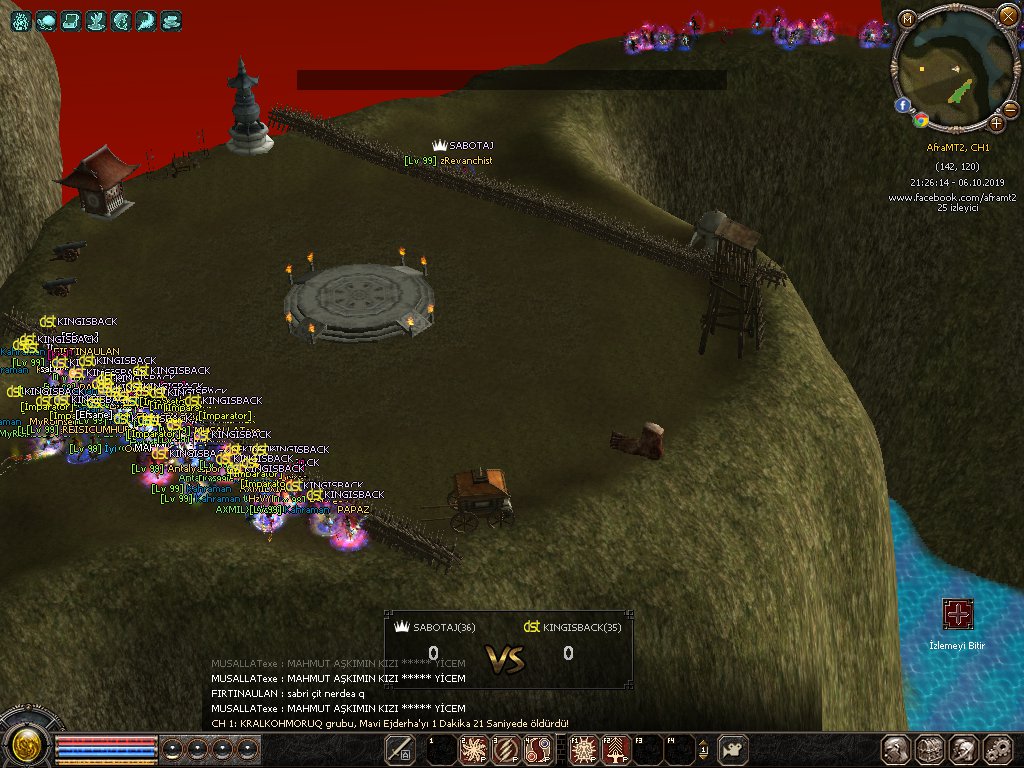Screen dimensions: 1024x768
Task: Click İzlemeyi Bitir to stop spectating
Action: pos(958,615)
